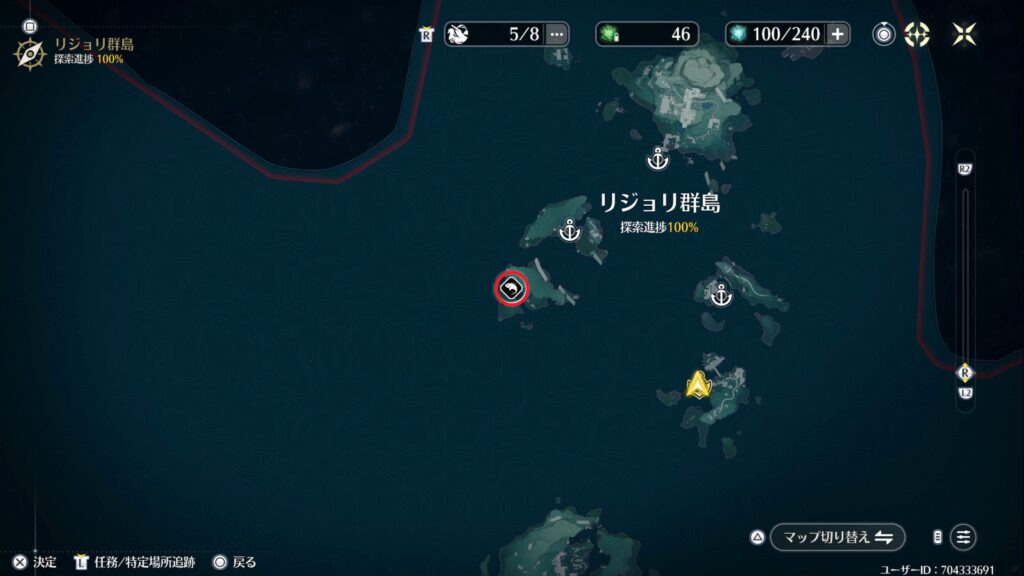This screenshot has height=576, width=1024.
Task: Choose the northernmost anchor marker under the large island
Action: 657,158
